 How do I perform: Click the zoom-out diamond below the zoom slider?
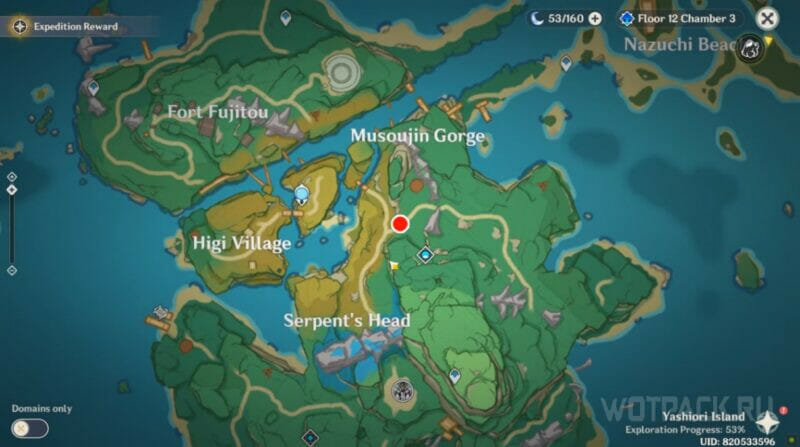click(x=11, y=270)
